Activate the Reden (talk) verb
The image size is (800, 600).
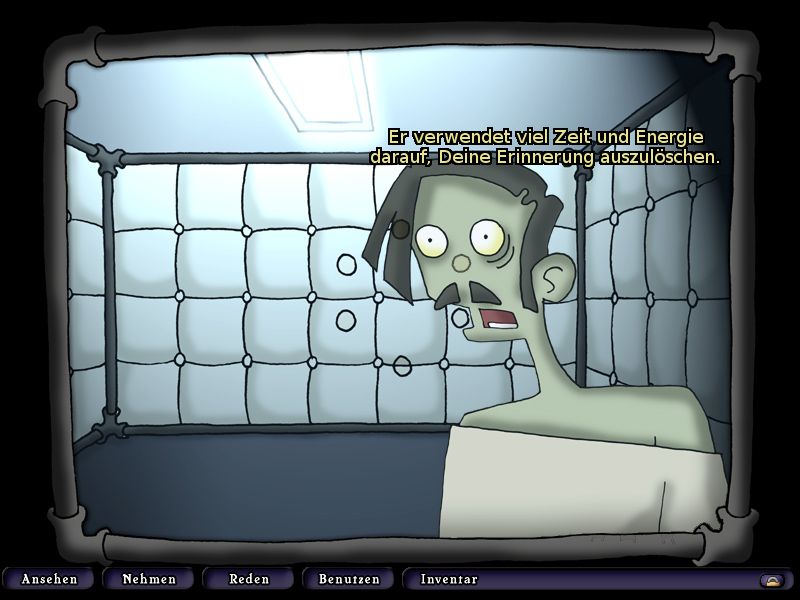click(249, 579)
